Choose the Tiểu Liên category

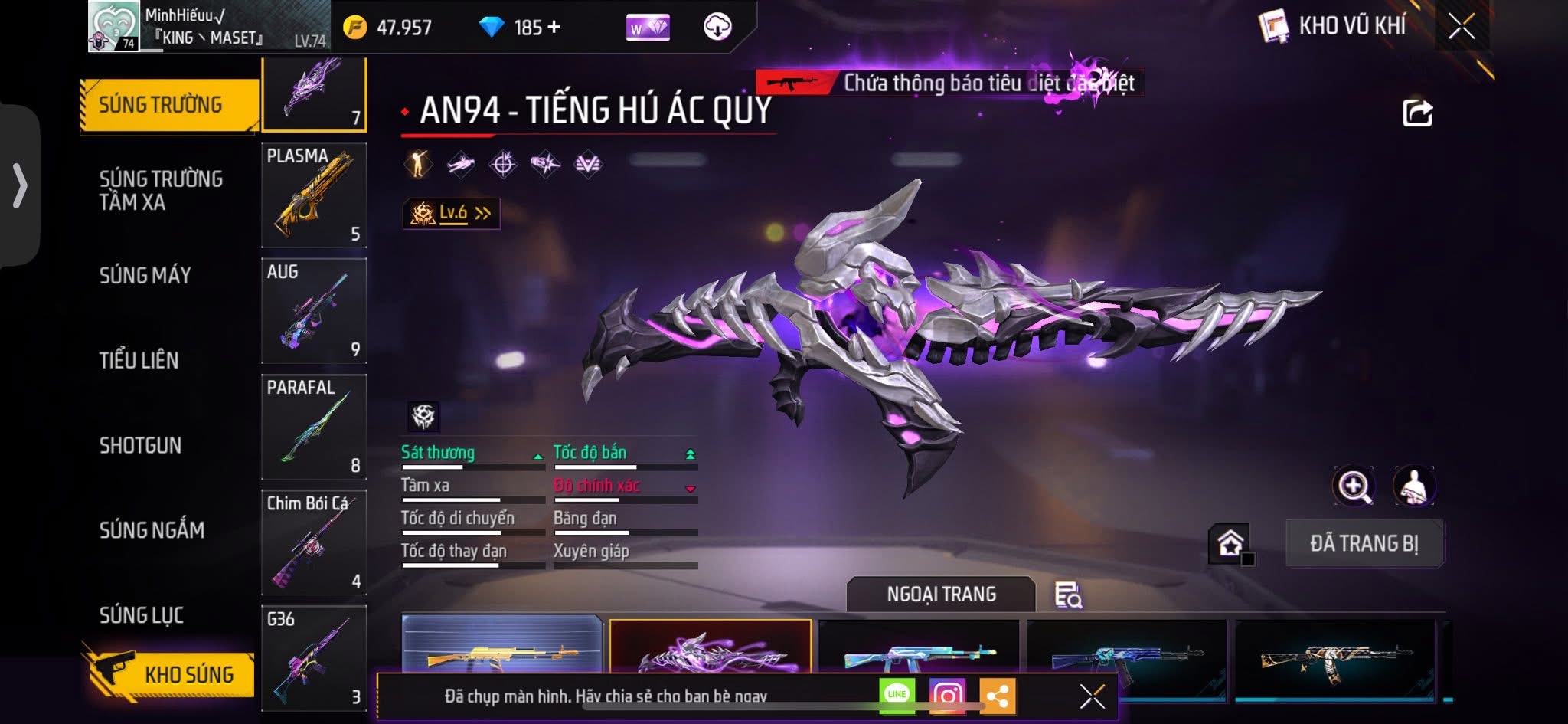point(139,360)
